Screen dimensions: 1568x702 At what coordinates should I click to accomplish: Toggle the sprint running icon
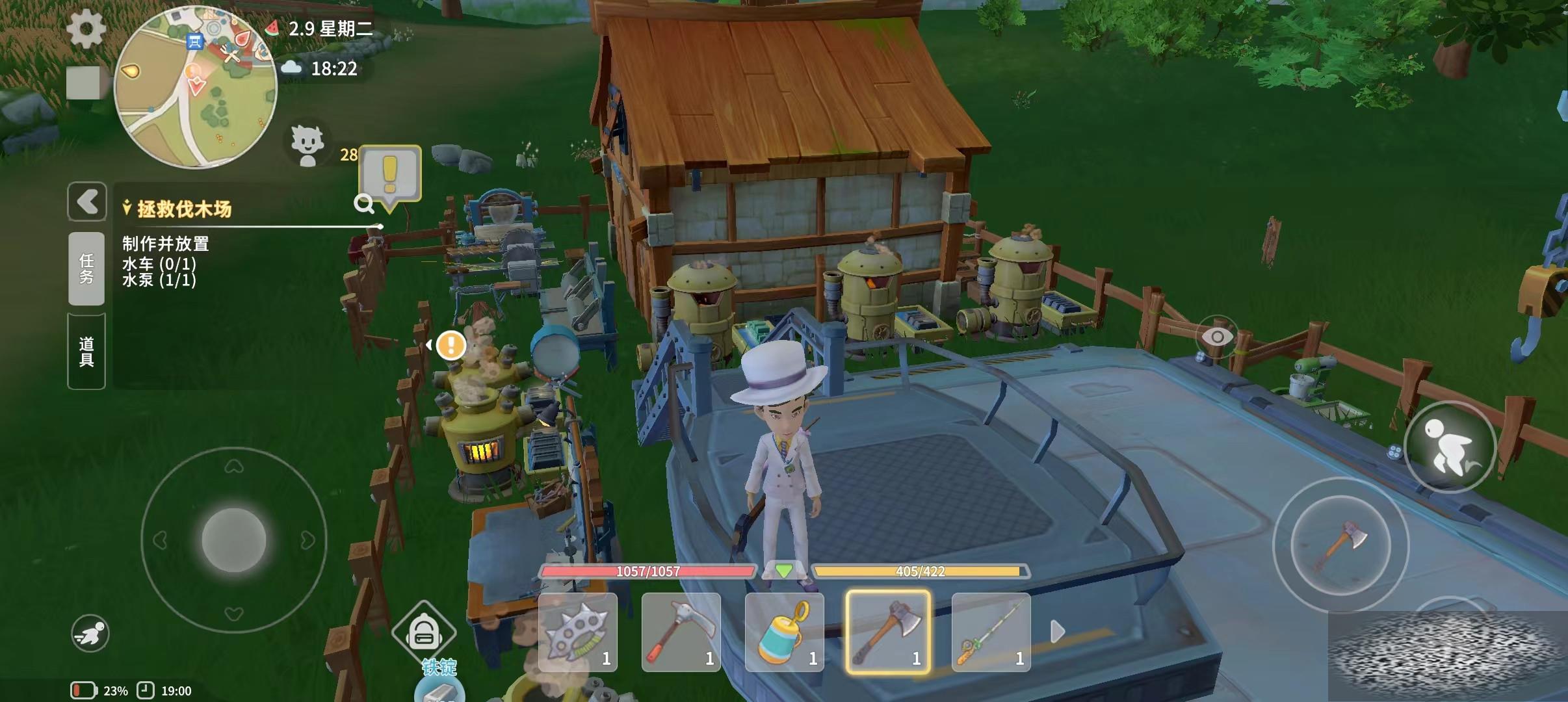pyautogui.click(x=90, y=633)
